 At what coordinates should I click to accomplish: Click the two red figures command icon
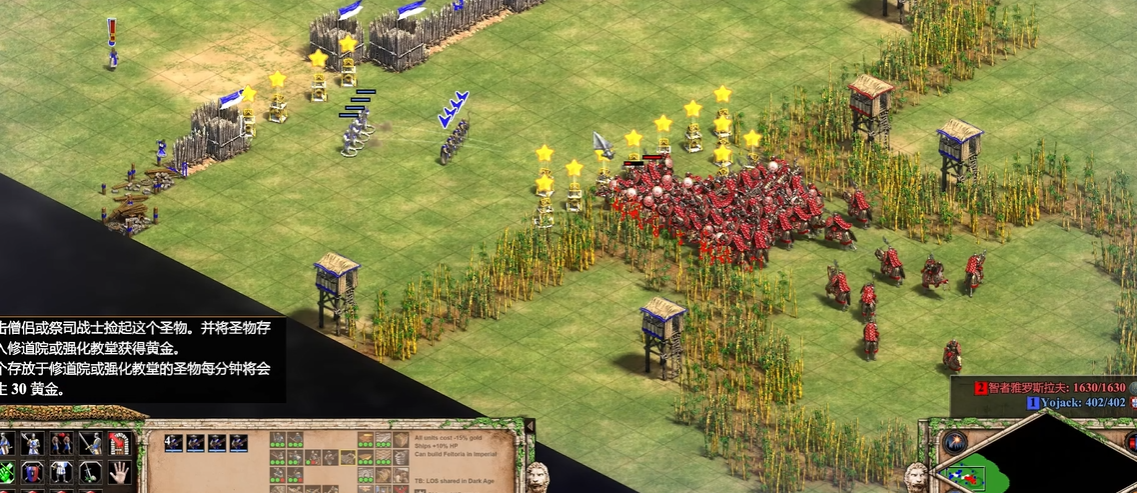coord(62,443)
